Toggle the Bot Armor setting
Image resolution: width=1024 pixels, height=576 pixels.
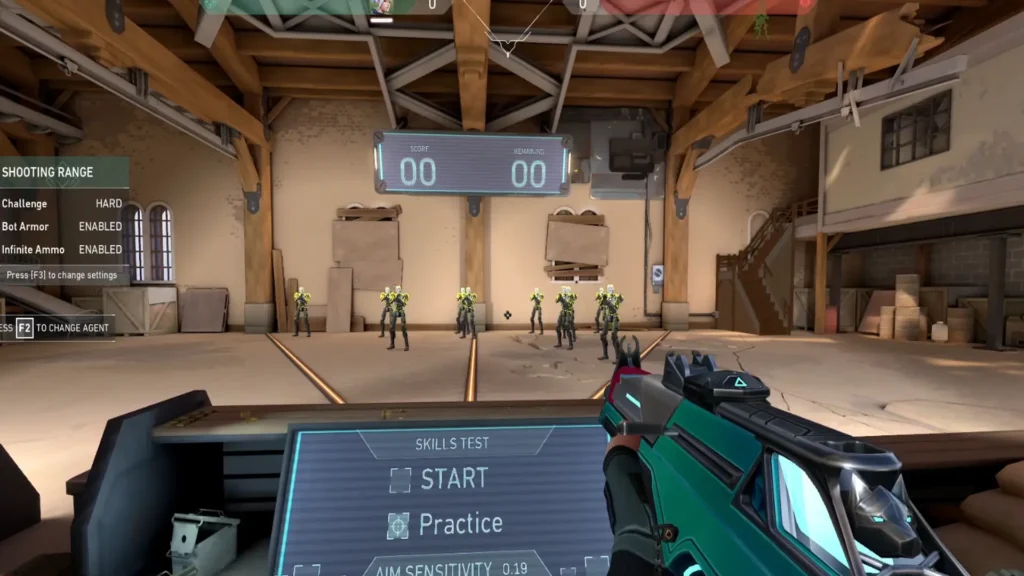[100, 227]
